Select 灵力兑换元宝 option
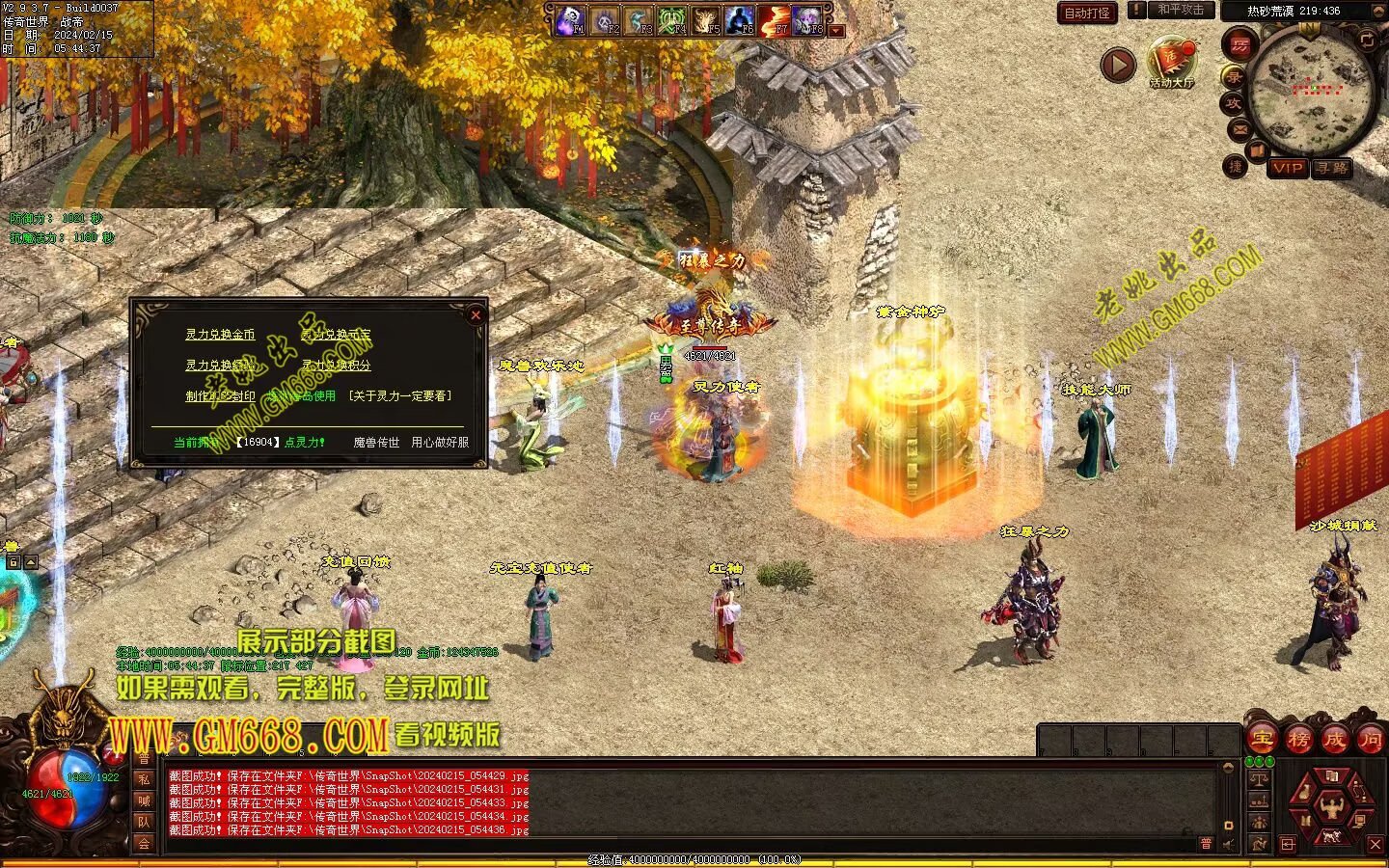This screenshot has width=1389, height=868. click(336, 335)
